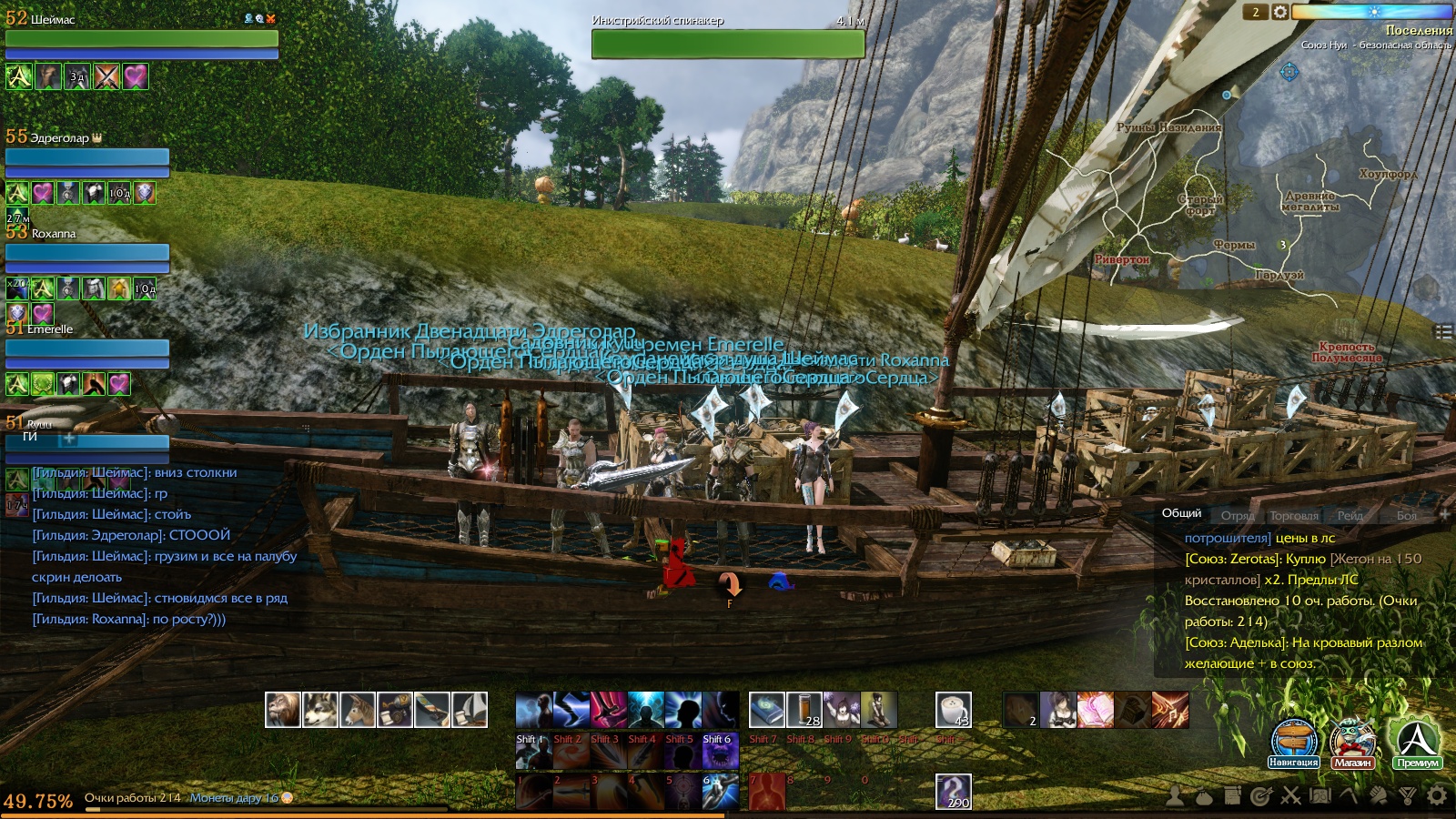The height and width of the screenshot is (819, 1456).
Task: Open the gear settings icon in bottom menu bar
Action: pyautogui.click(x=1437, y=796)
